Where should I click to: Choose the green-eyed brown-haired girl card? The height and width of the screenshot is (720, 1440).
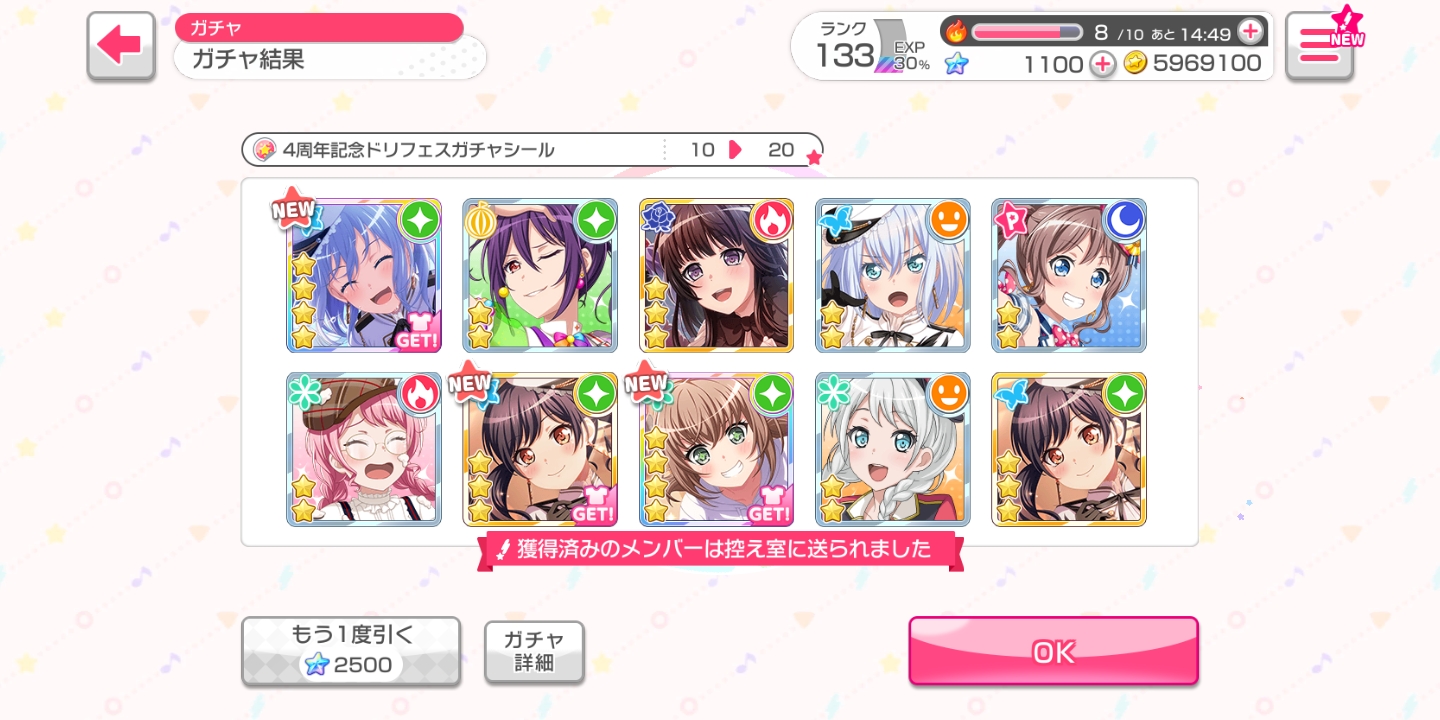(716, 450)
